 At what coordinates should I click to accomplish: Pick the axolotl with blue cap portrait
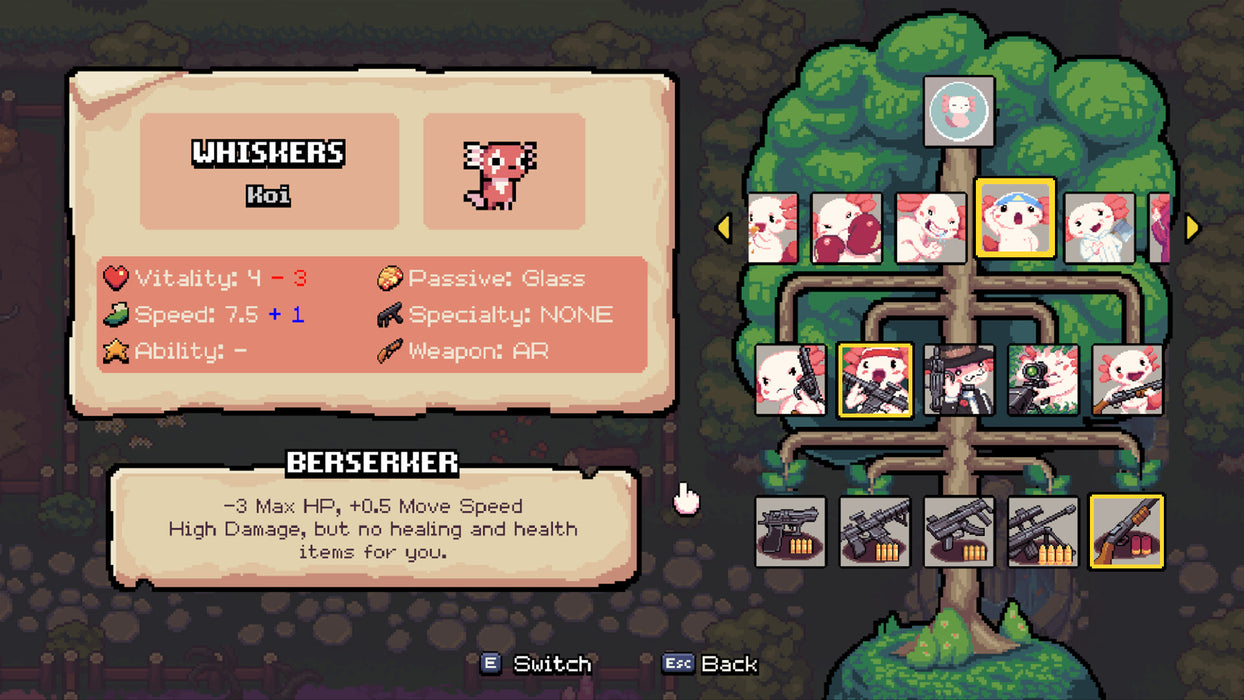click(x=1015, y=218)
